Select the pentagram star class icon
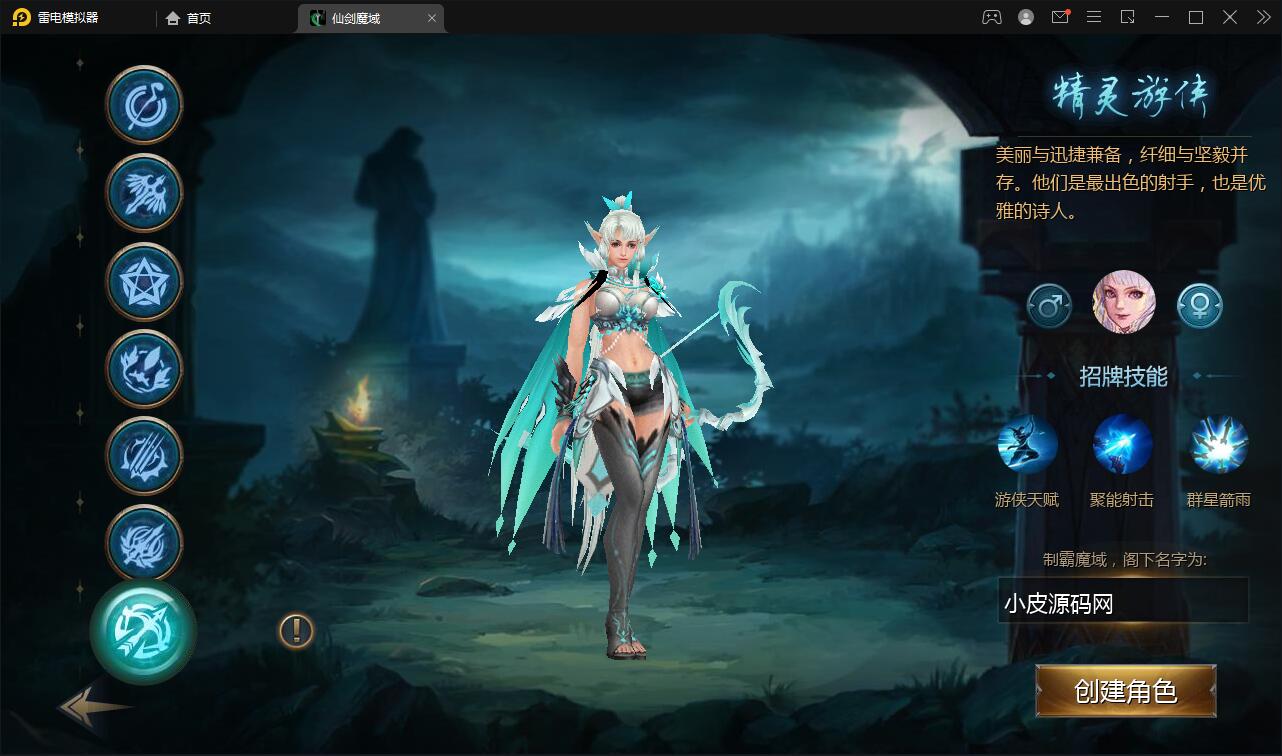Viewport: 1282px width, 756px height. pyautogui.click(x=143, y=280)
